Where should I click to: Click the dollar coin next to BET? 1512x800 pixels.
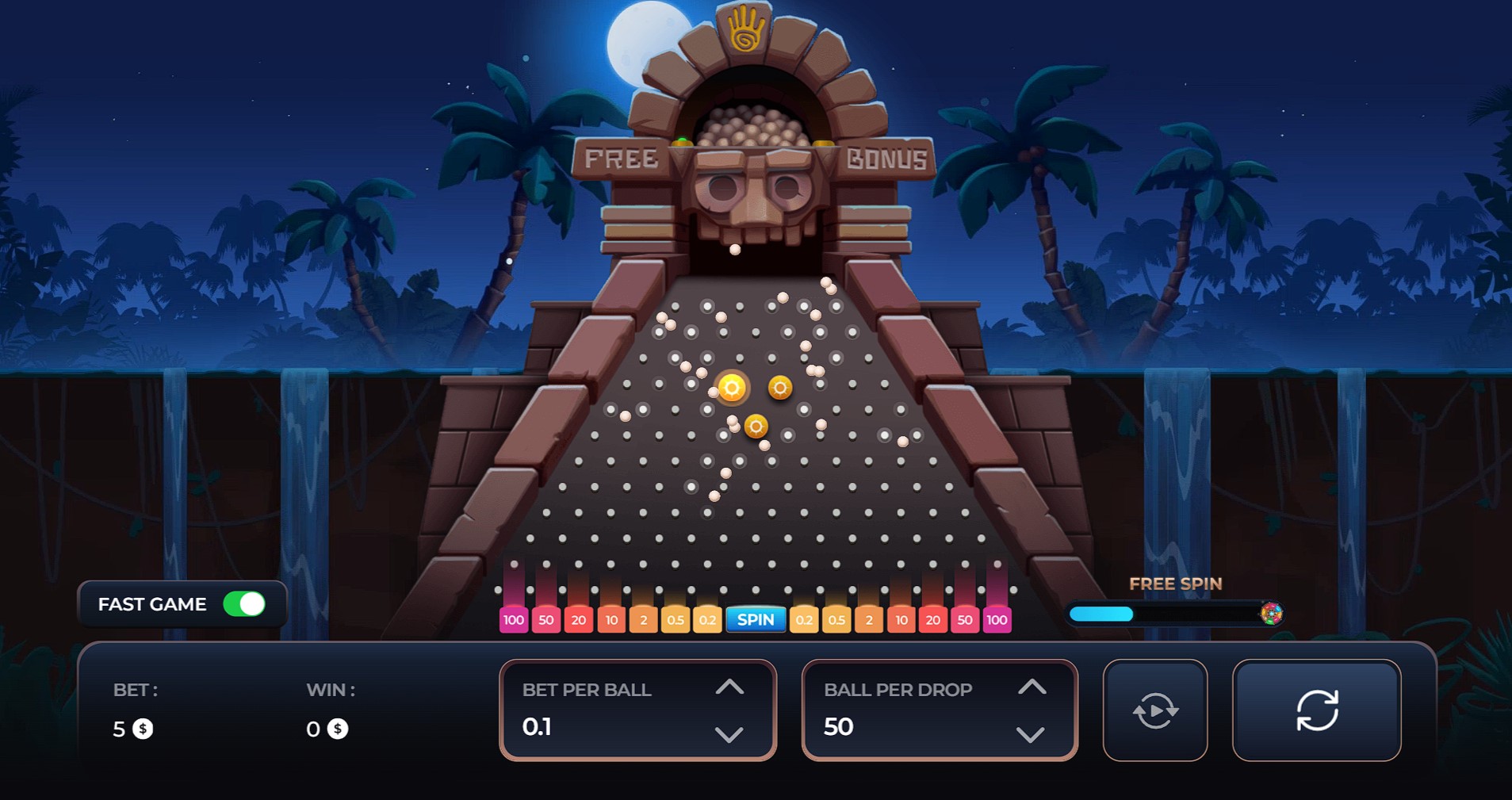click(x=144, y=729)
